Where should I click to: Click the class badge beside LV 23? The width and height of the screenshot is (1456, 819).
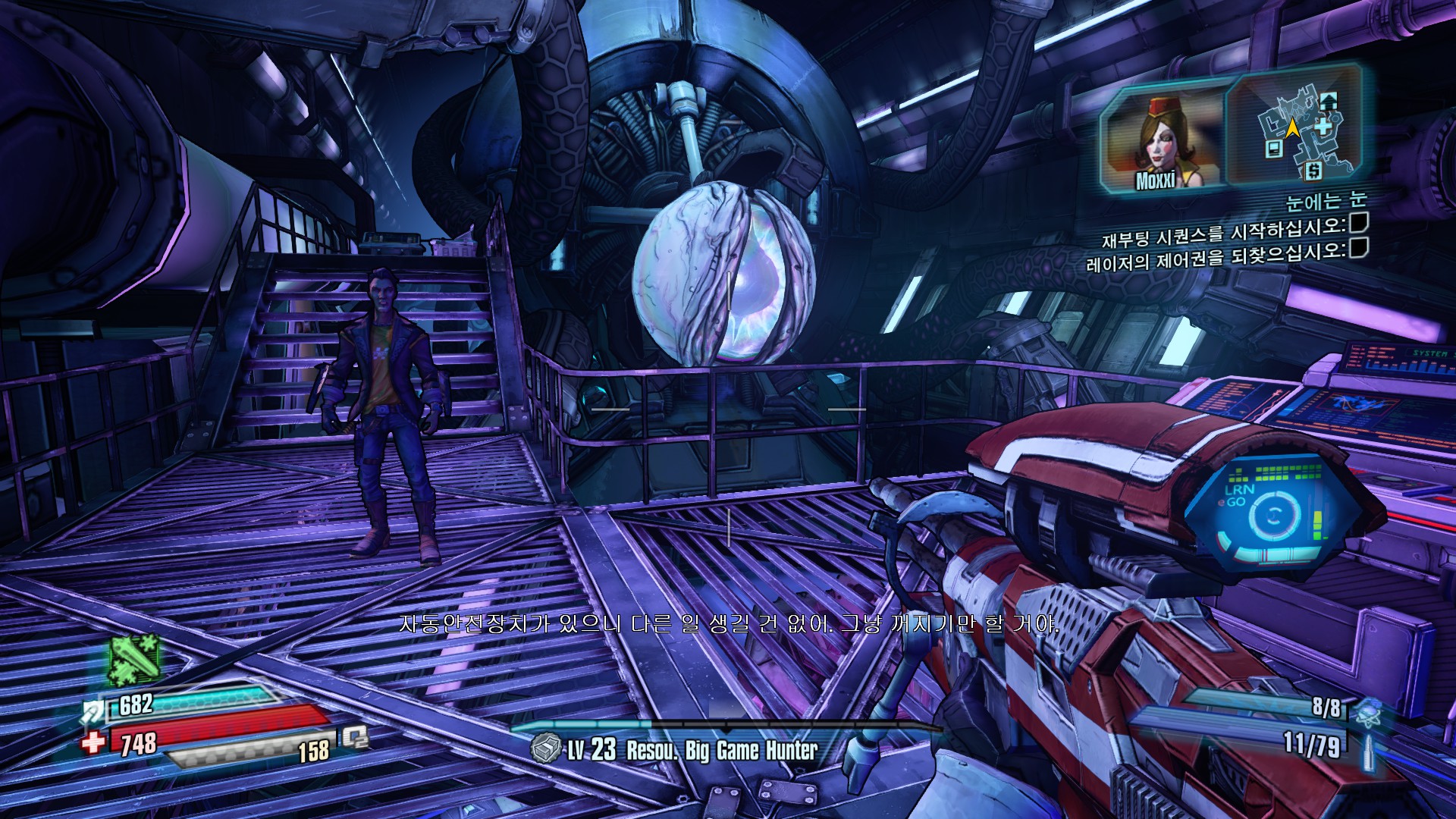pos(546,748)
